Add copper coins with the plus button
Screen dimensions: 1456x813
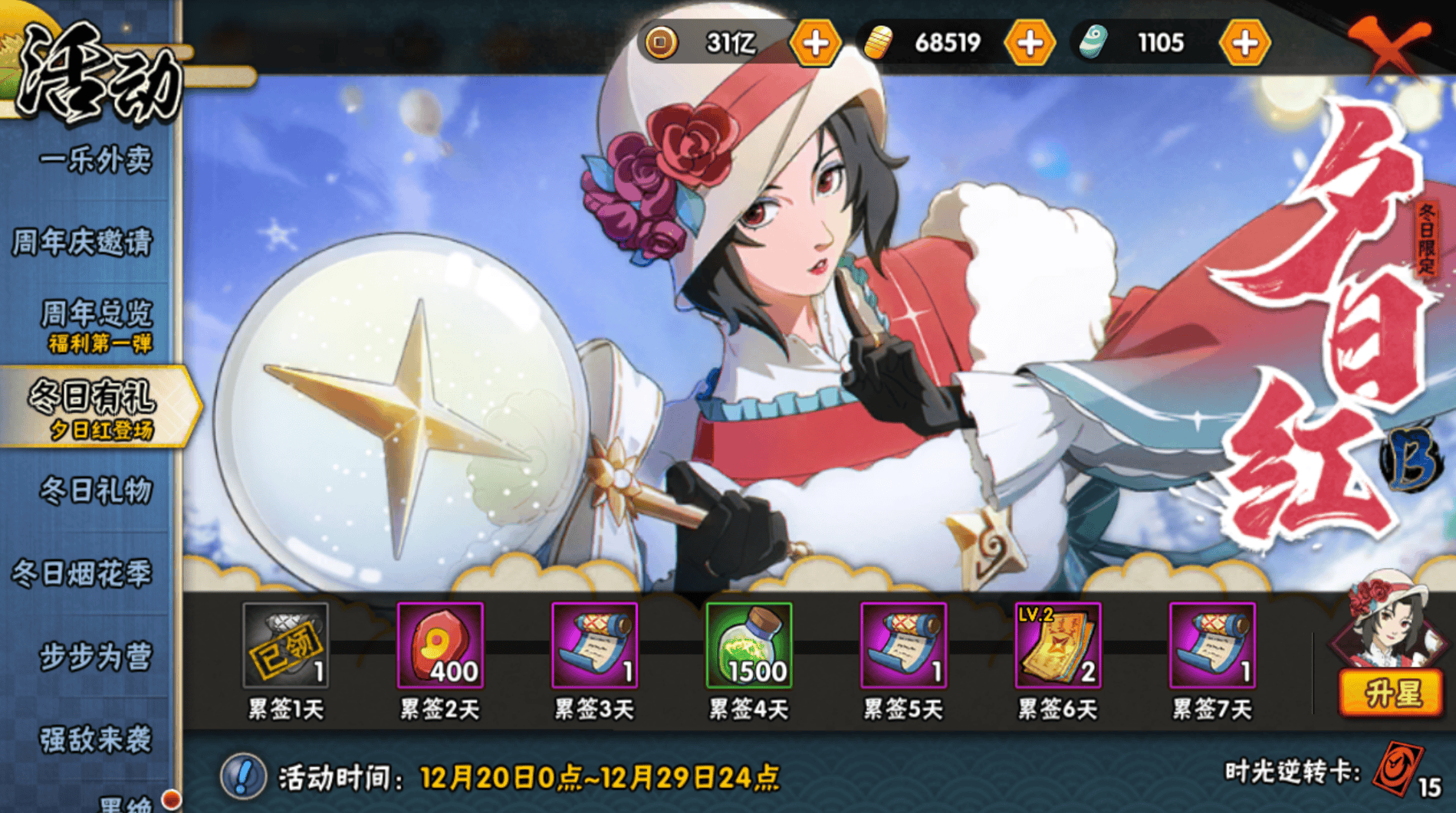tap(815, 43)
